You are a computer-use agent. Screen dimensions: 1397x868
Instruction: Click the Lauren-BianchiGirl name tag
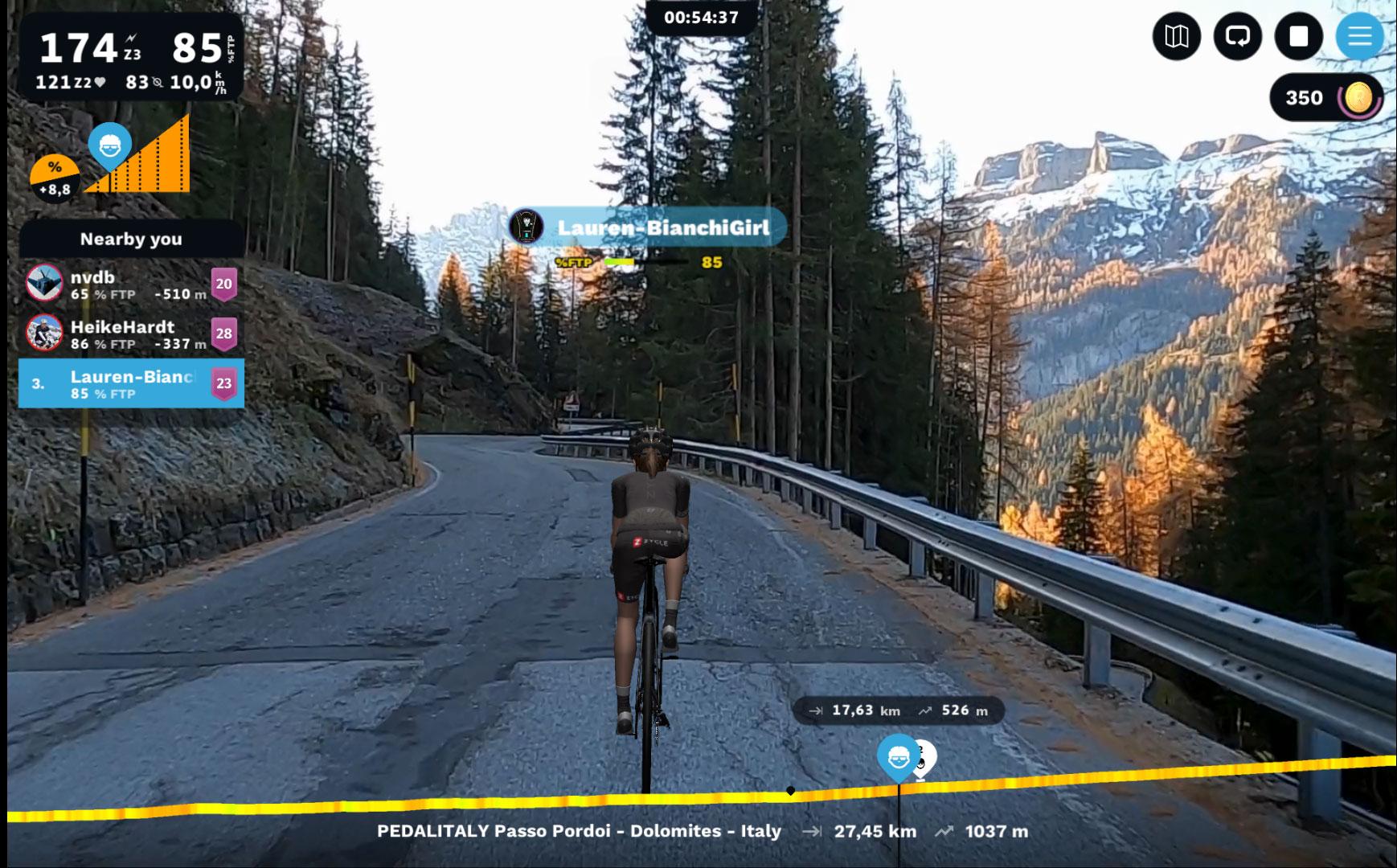coord(647,228)
